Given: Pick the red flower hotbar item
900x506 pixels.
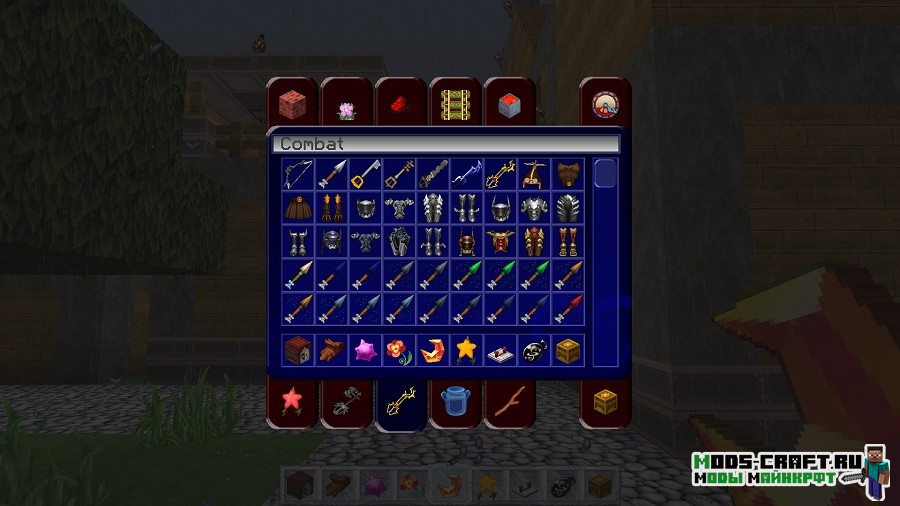Looking at the screenshot, I should [399, 349].
